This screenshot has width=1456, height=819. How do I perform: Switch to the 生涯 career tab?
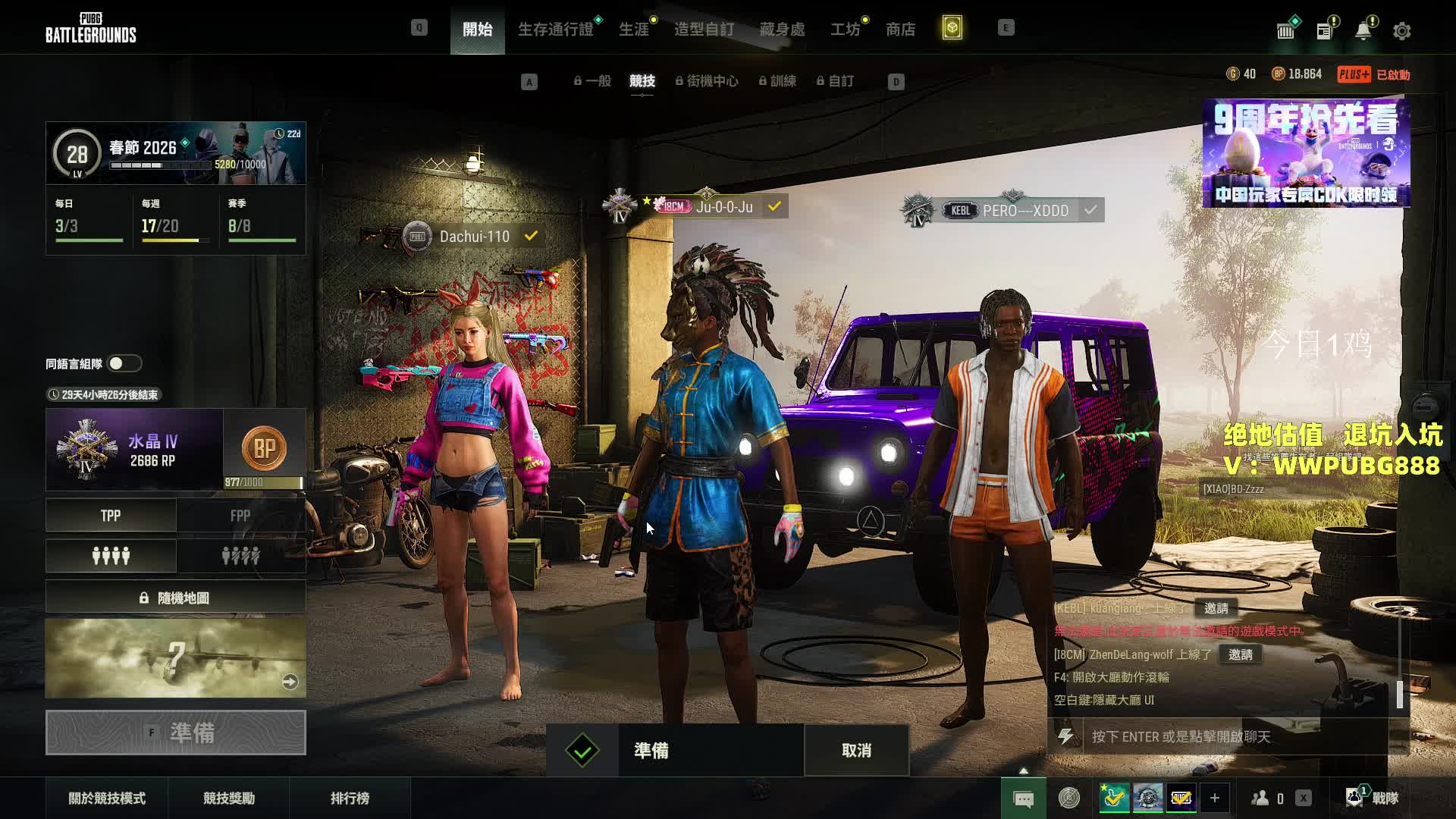(x=634, y=30)
